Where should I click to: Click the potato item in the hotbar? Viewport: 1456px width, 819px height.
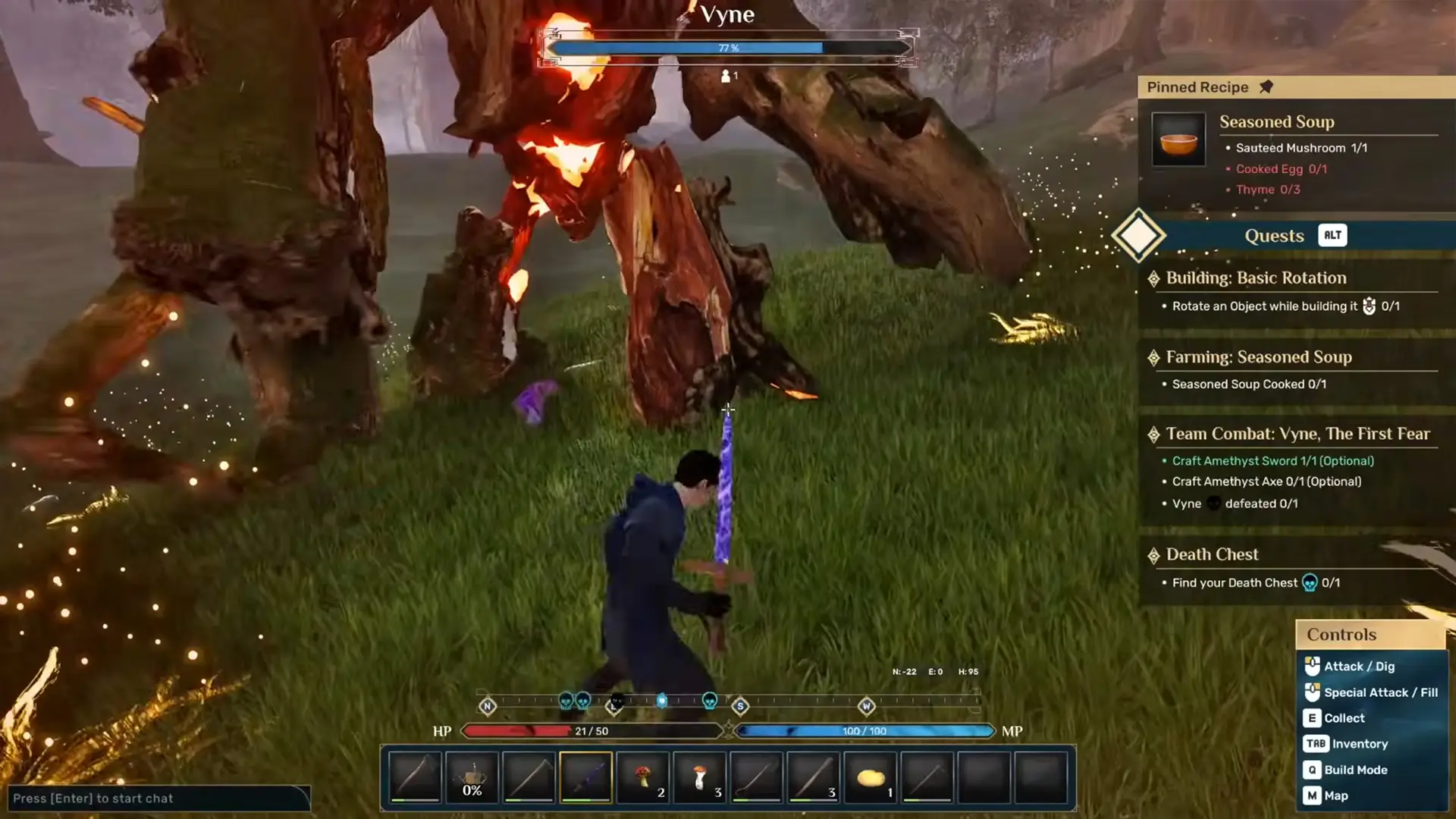(x=871, y=777)
